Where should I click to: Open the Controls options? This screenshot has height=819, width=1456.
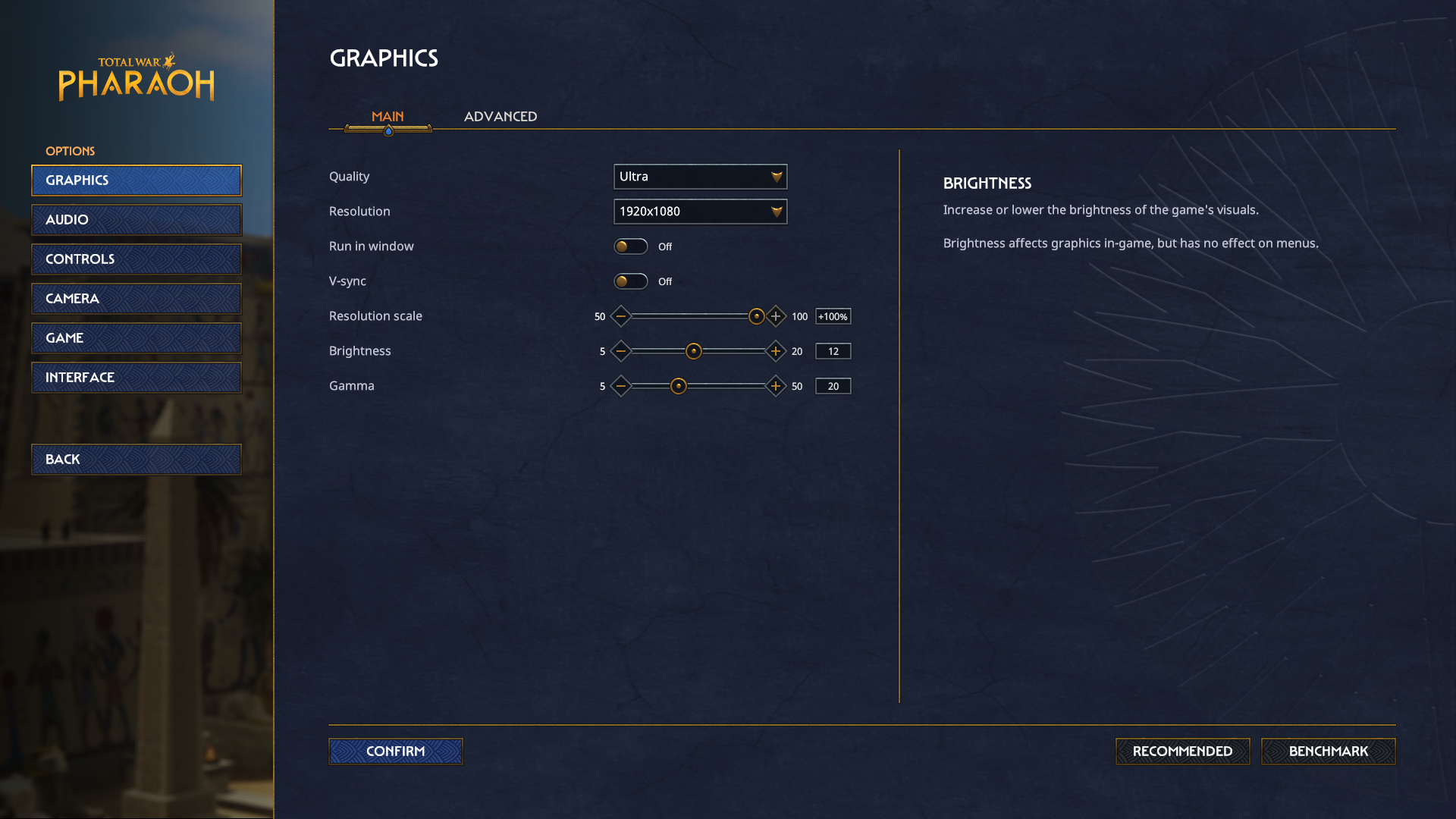click(136, 259)
